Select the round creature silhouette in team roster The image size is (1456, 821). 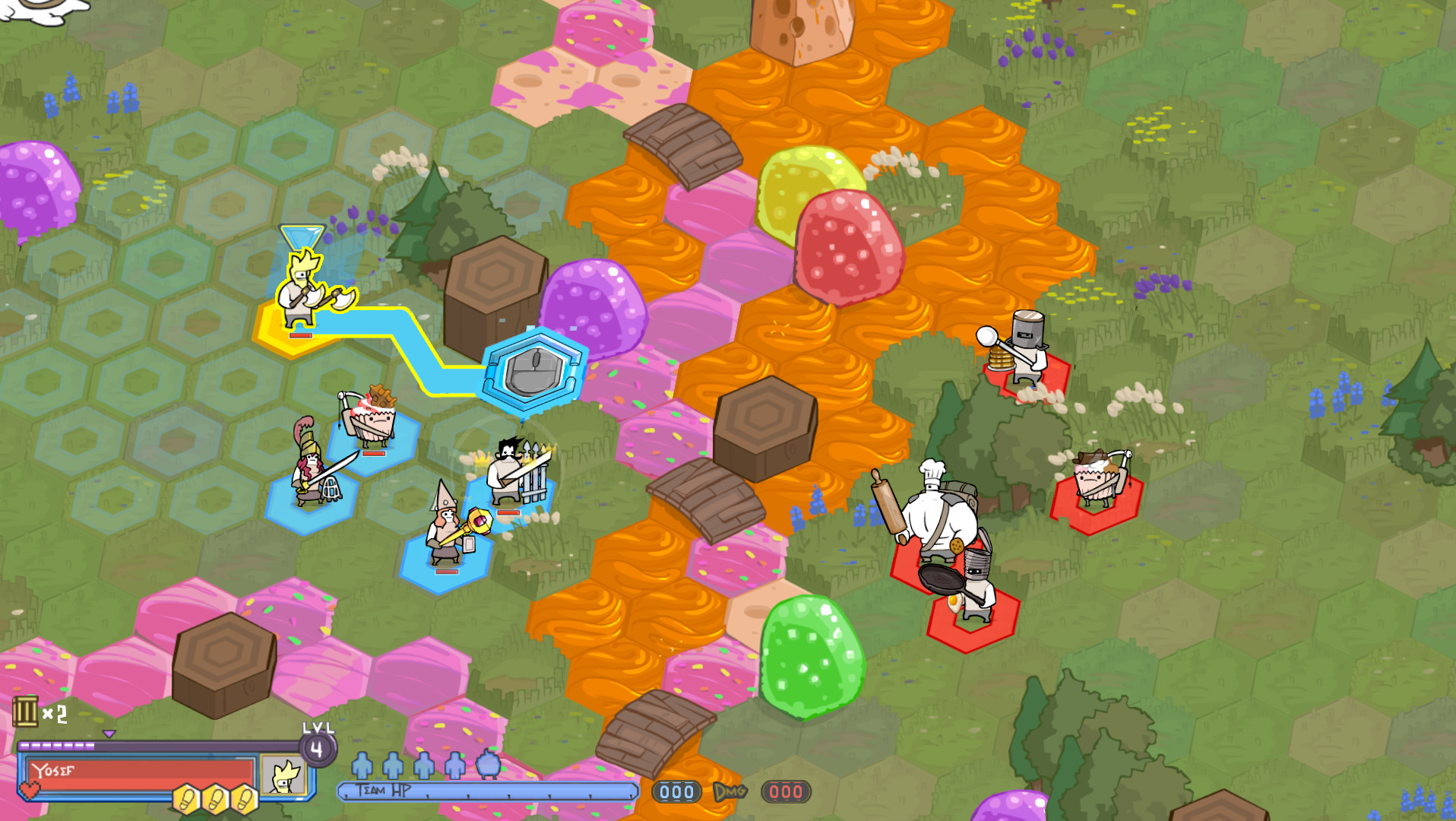click(487, 767)
